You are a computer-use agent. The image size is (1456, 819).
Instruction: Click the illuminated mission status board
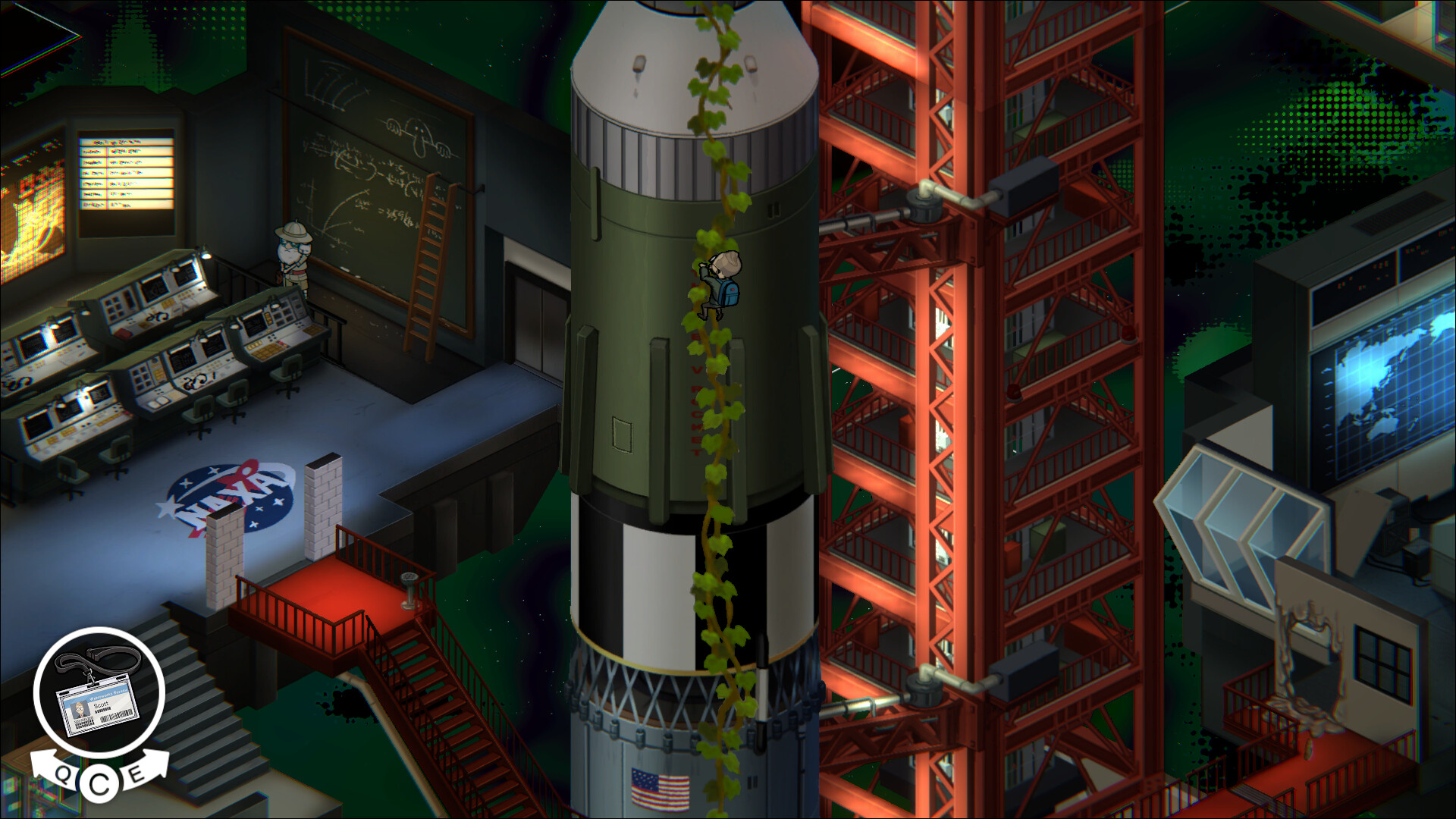[125, 171]
